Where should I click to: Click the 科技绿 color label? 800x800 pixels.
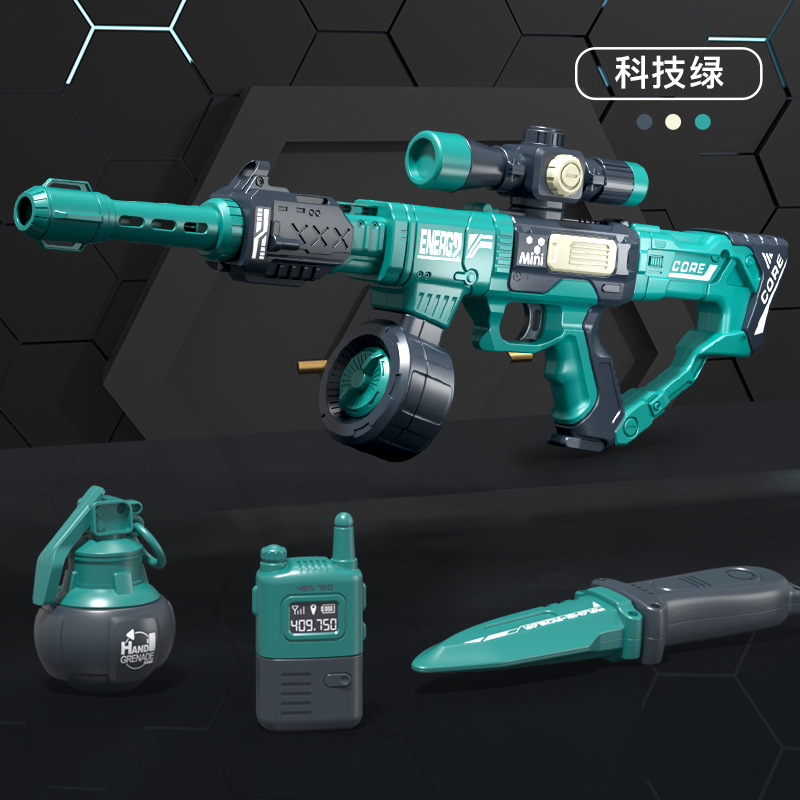click(669, 73)
